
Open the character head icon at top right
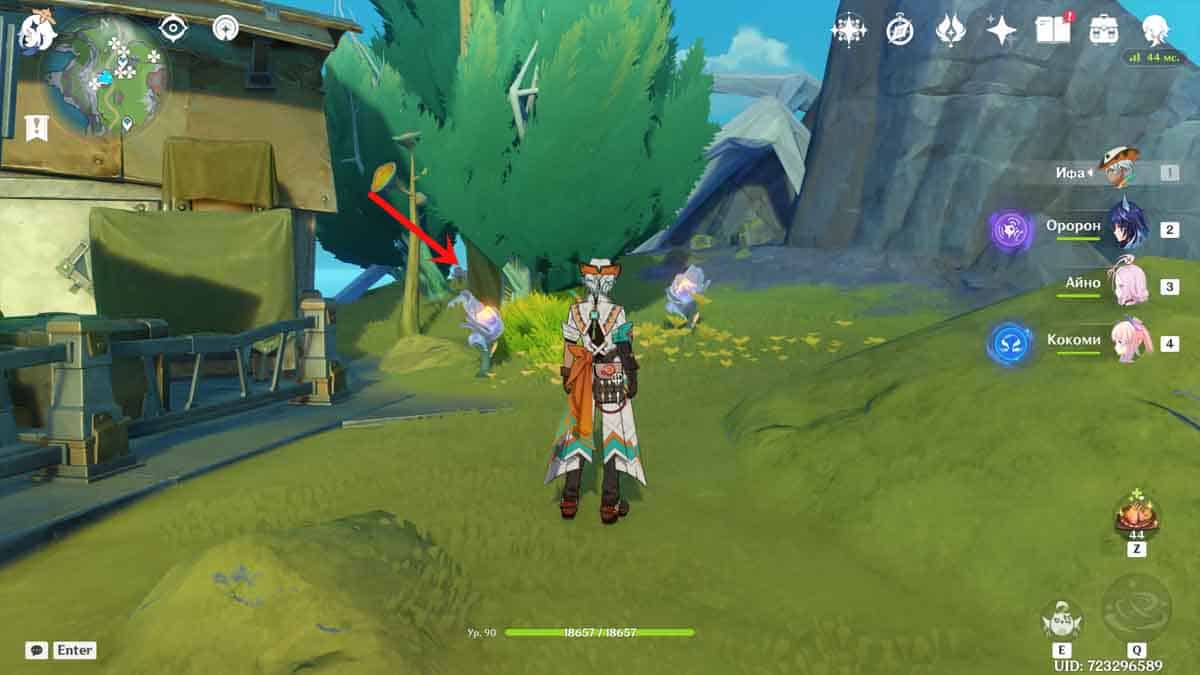coord(1157,30)
